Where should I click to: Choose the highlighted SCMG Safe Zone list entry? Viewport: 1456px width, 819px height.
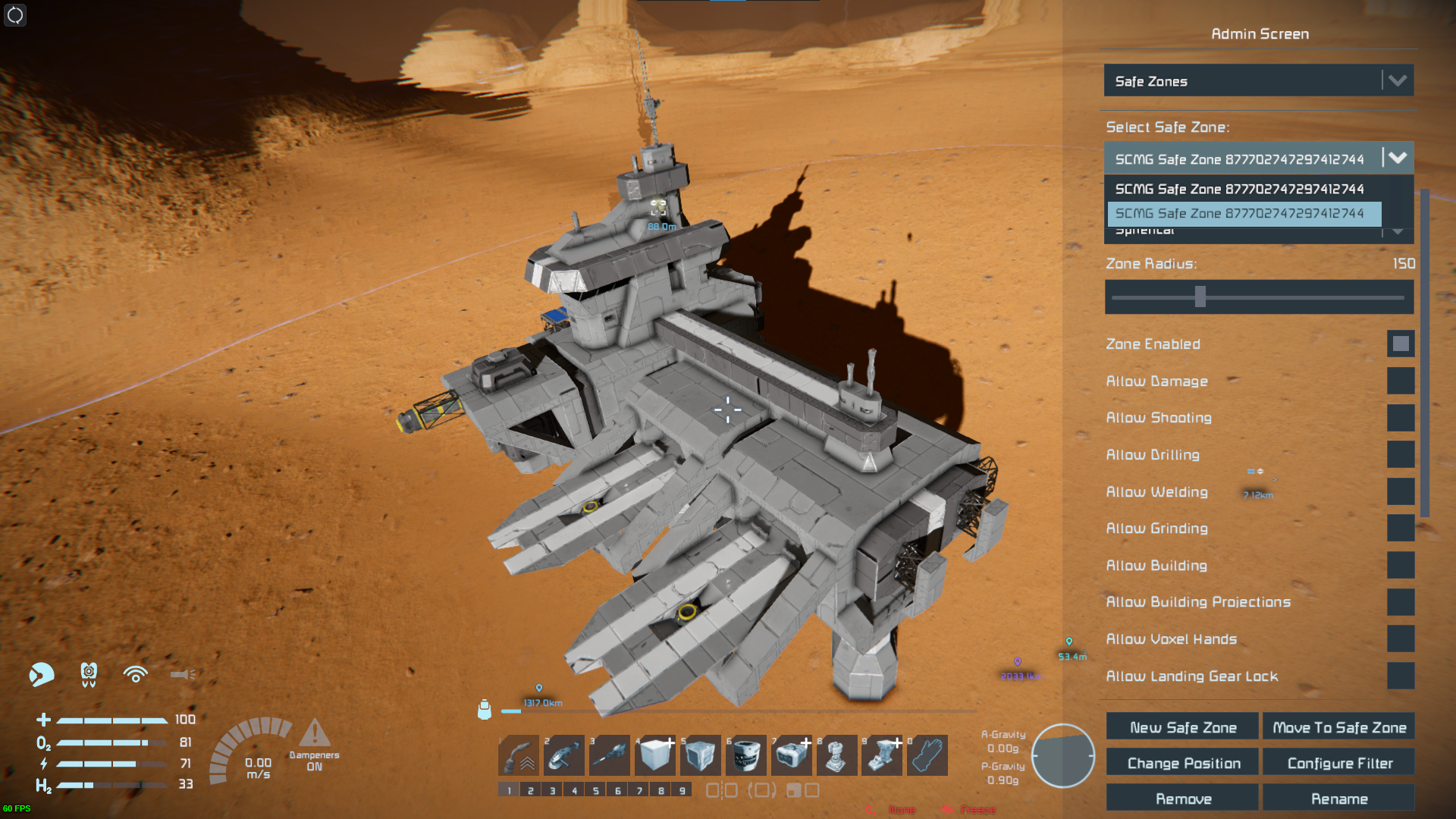(1244, 214)
